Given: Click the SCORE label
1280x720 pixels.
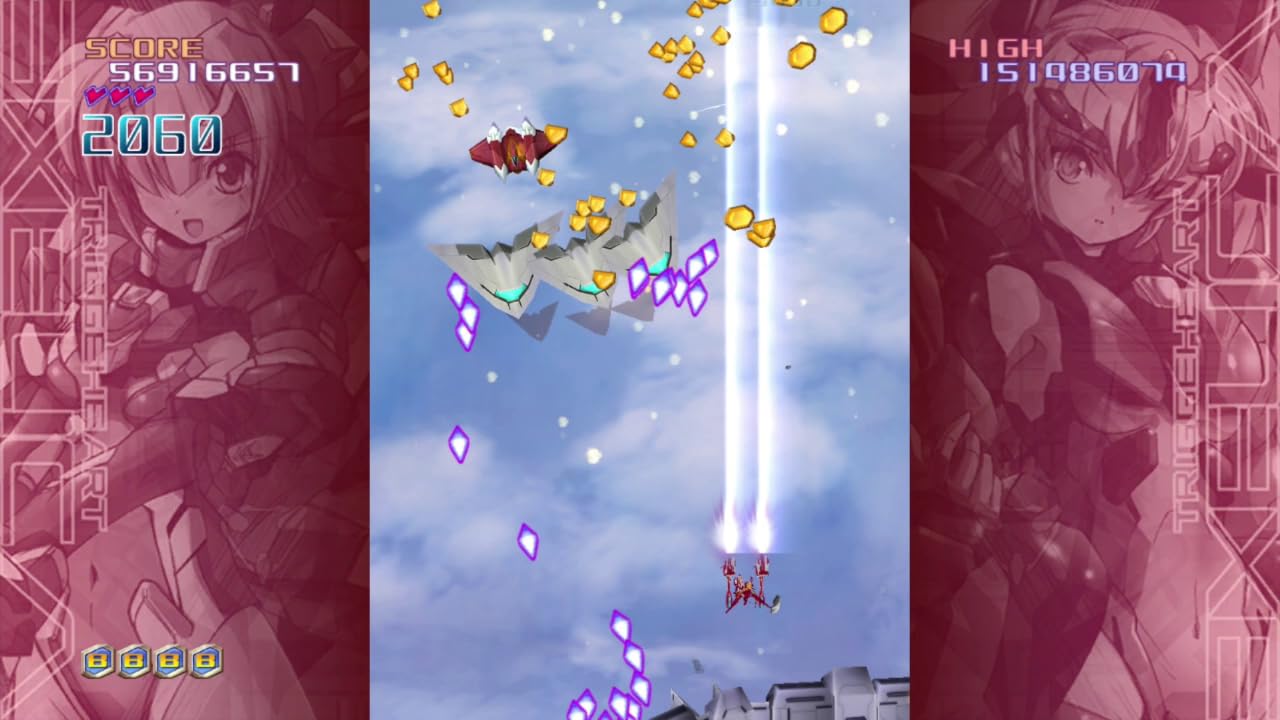Looking at the screenshot, I should [145, 46].
